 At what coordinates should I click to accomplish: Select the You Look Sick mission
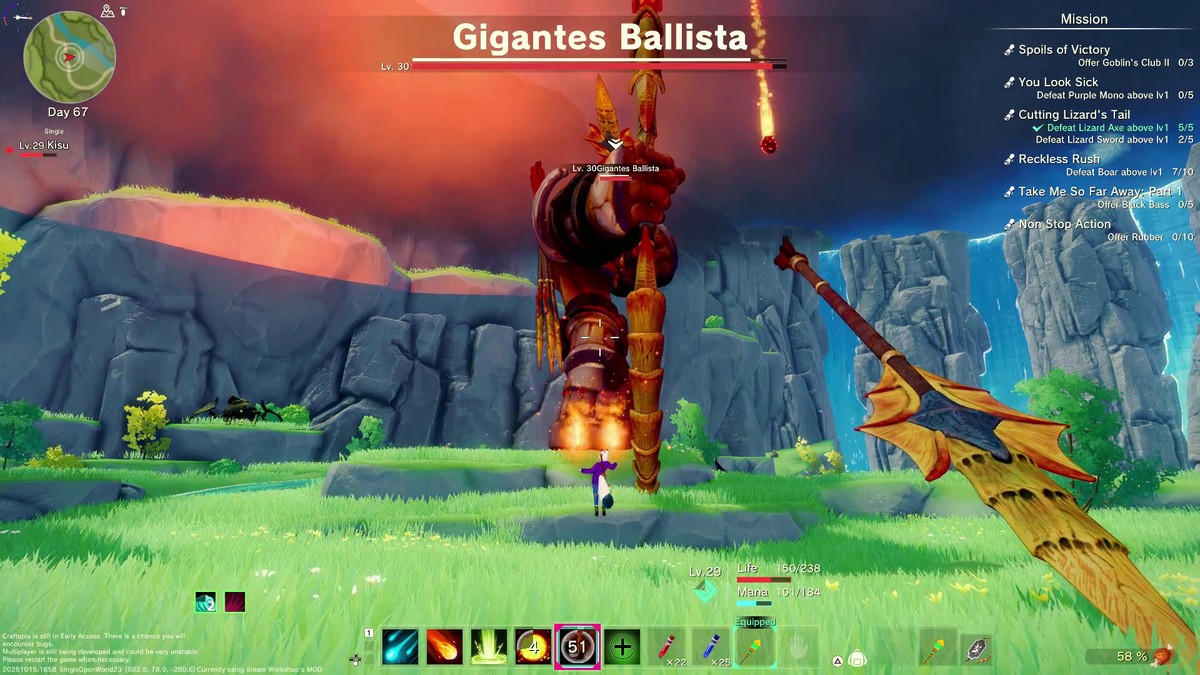1057,82
